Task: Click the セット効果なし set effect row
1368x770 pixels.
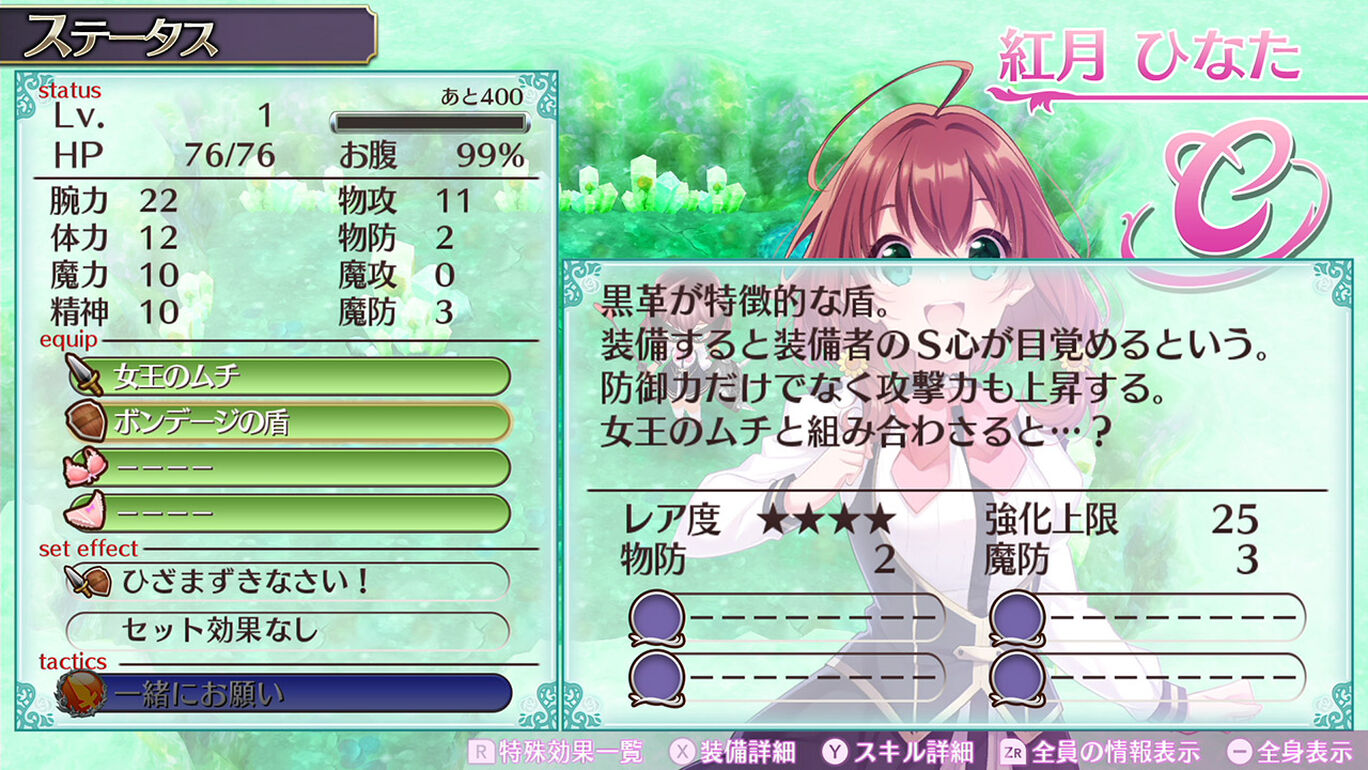Action: point(288,630)
